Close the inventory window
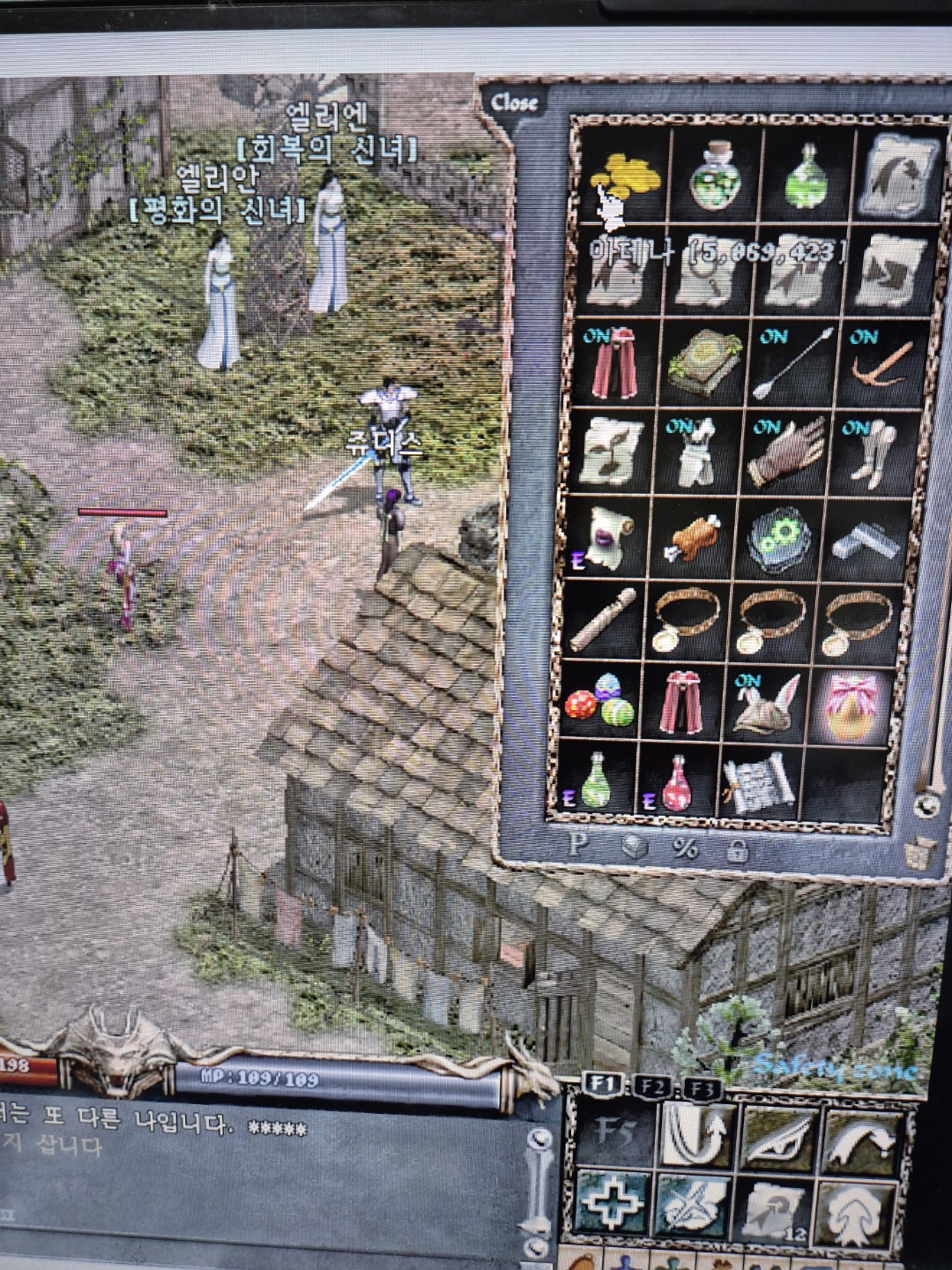 pos(514,102)
